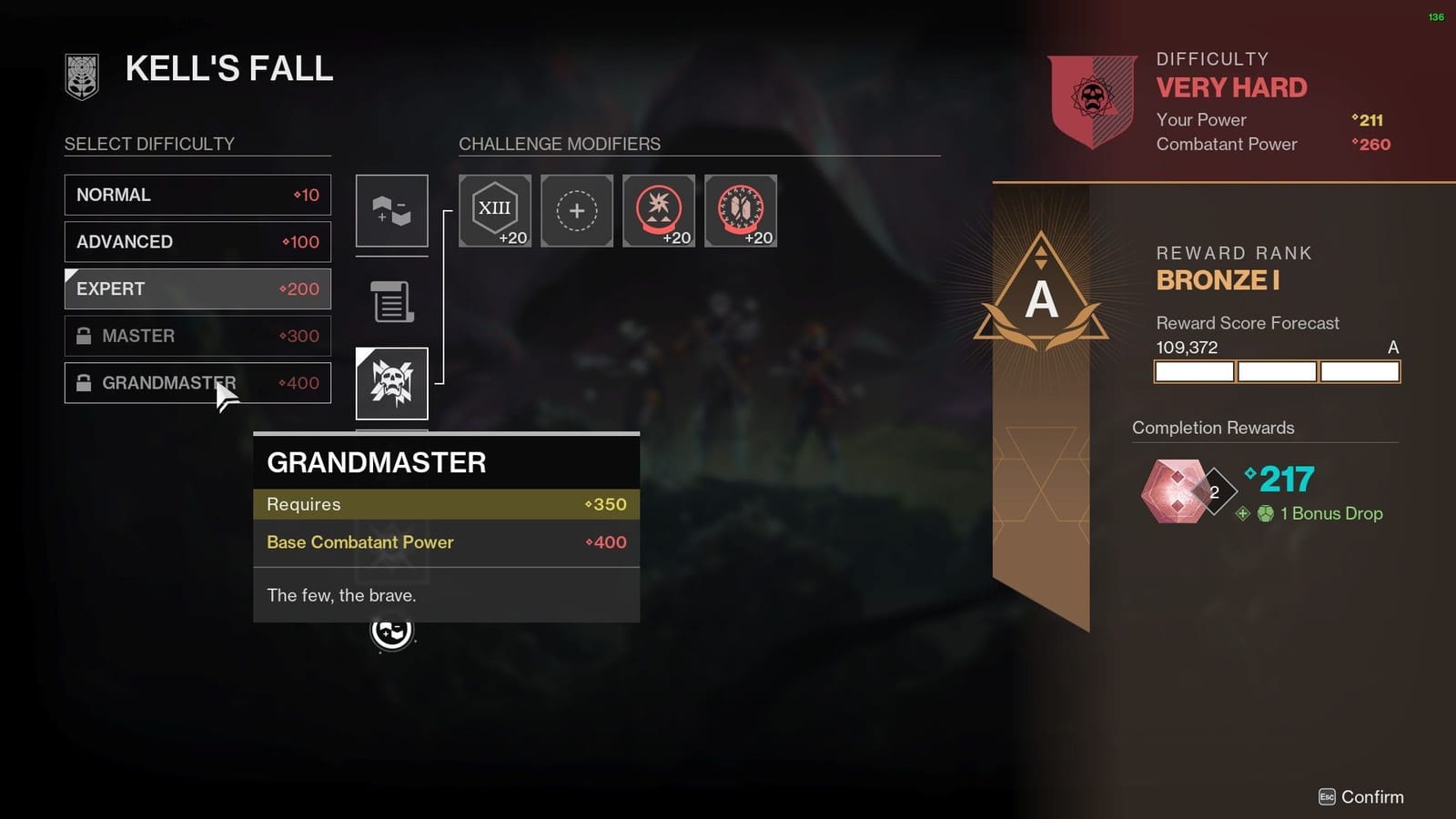1456x819 pixels.
Task: Click the skull Grandmaster modifier icon
Action: click(391, 382)
